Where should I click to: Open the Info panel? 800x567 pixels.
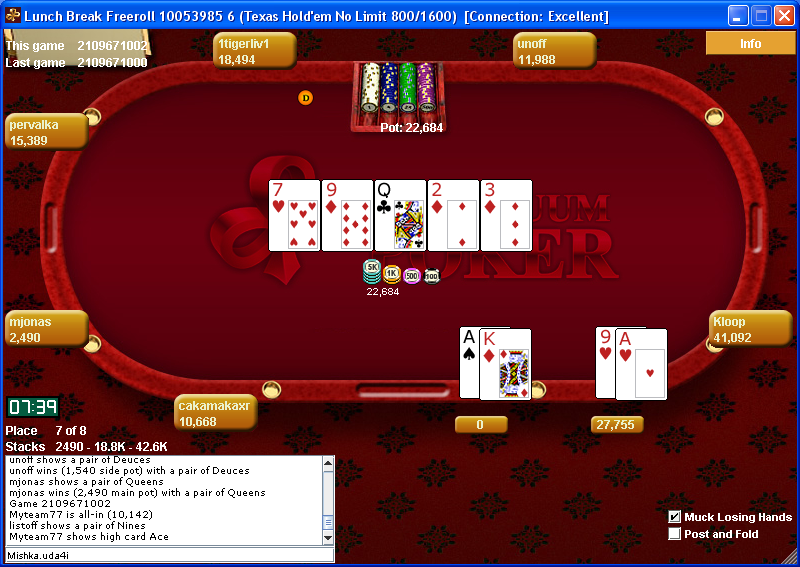750,43
